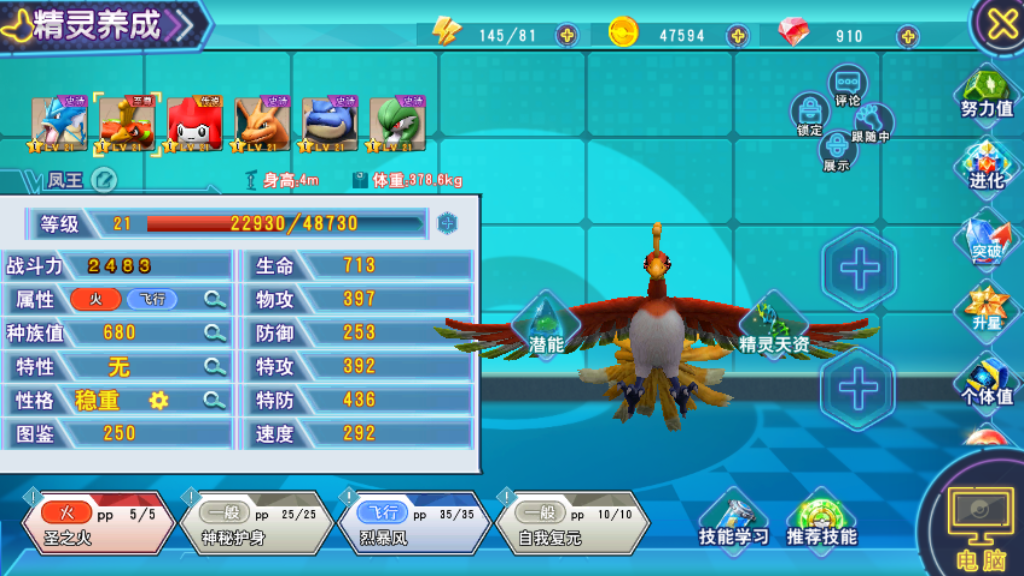
Task: Open the 突破 breakthrough menu
Action: [x=987, y=238]
